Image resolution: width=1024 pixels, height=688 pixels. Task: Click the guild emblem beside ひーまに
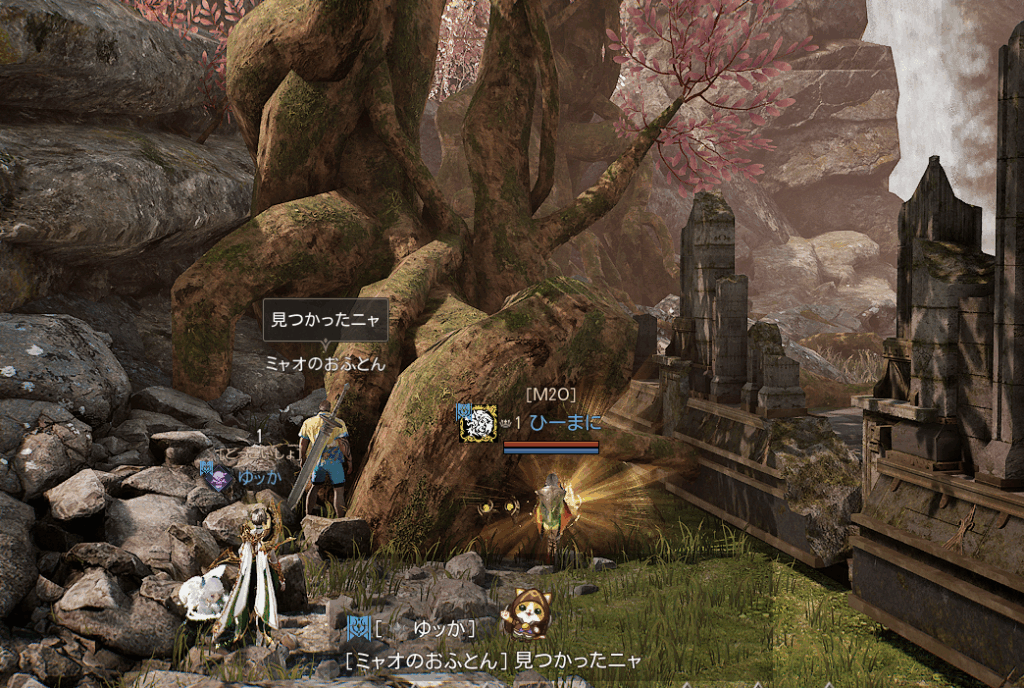coord(478,423)
